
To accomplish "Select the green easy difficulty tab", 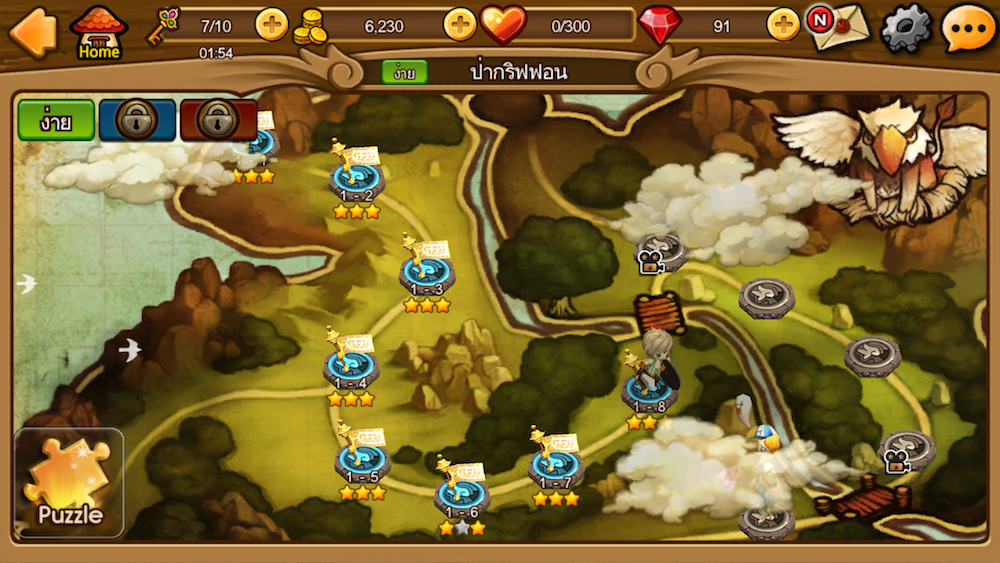I will 56,120.
